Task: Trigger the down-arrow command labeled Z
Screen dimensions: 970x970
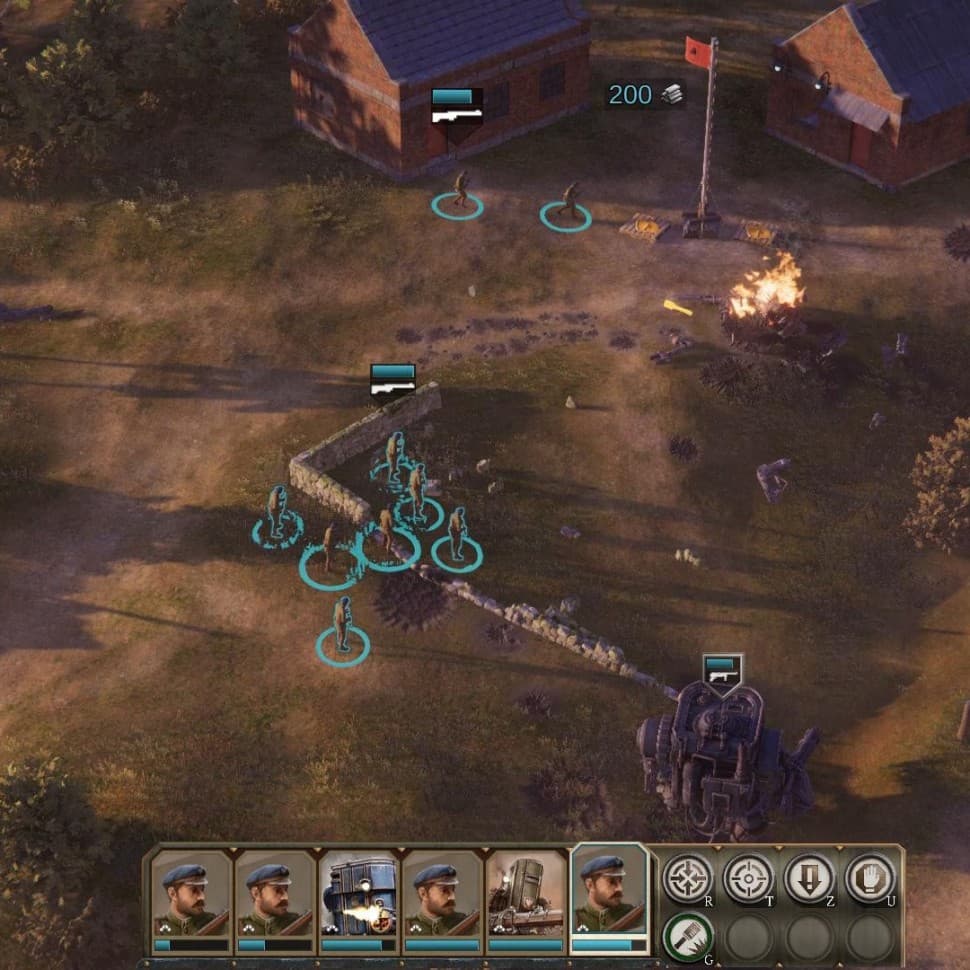Action: tap(809, 878)
